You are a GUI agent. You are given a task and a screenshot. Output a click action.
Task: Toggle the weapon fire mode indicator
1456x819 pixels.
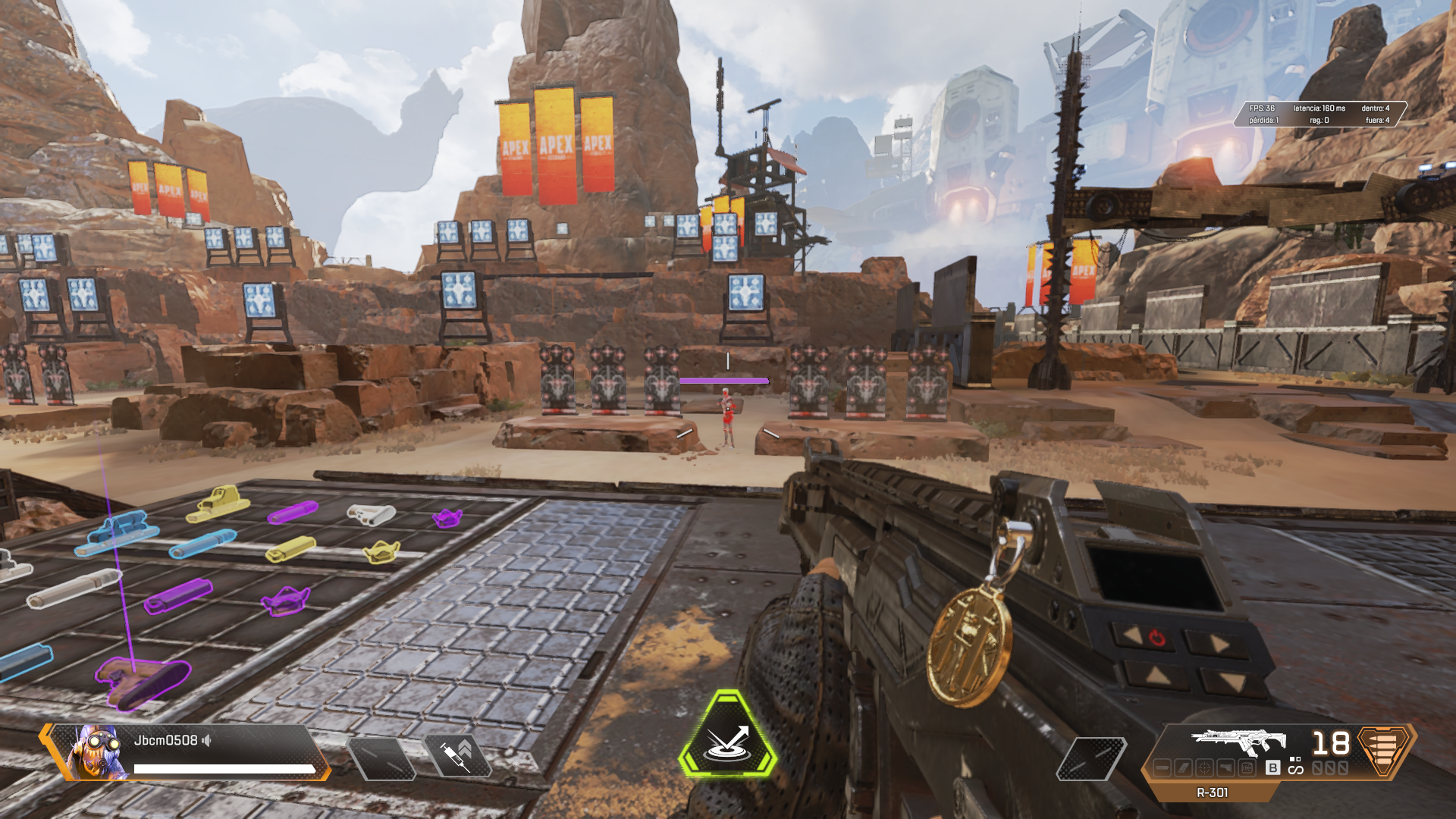click(x=1295, y=765)
